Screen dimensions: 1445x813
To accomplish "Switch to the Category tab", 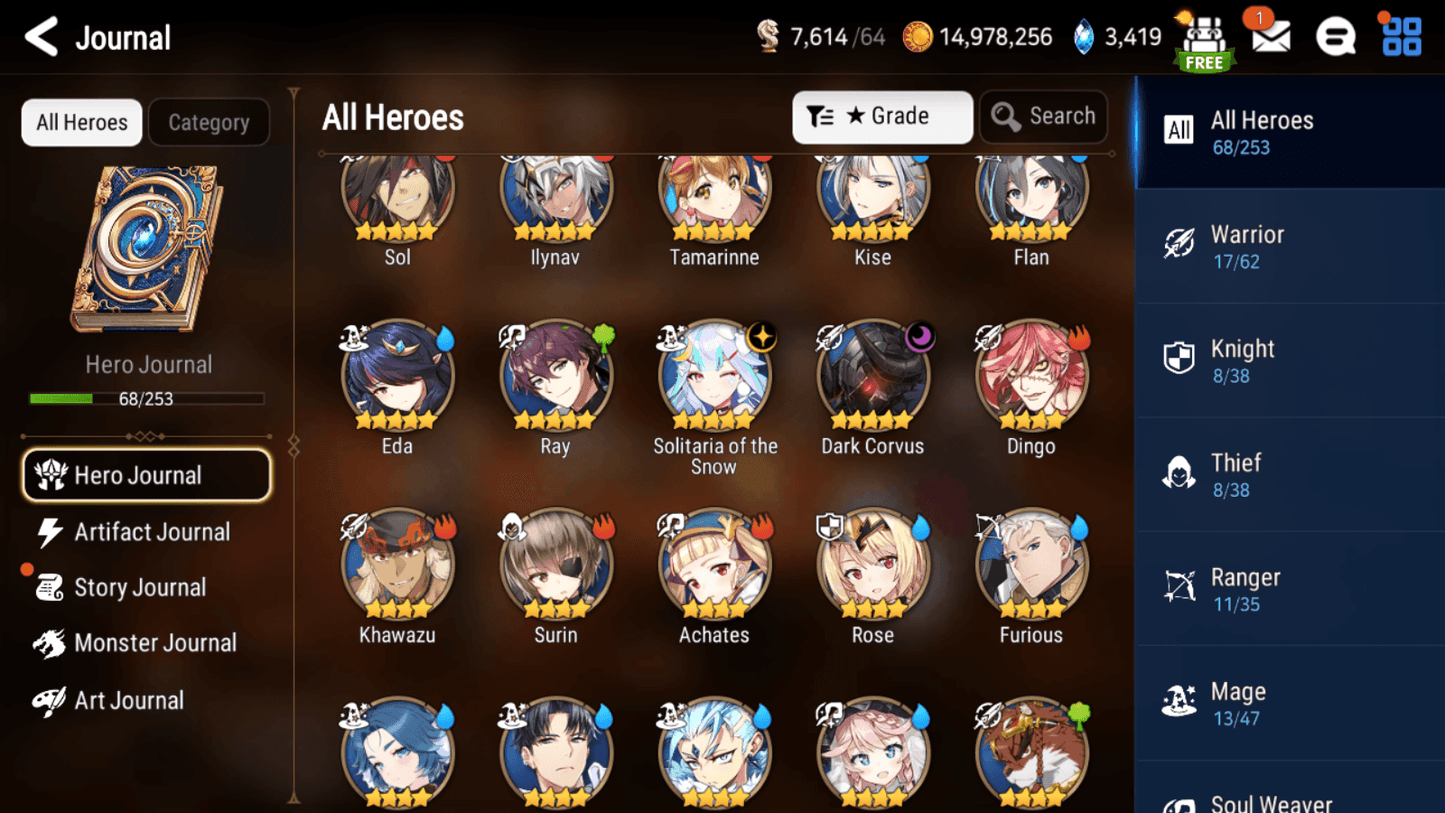I will coord(208,122).
